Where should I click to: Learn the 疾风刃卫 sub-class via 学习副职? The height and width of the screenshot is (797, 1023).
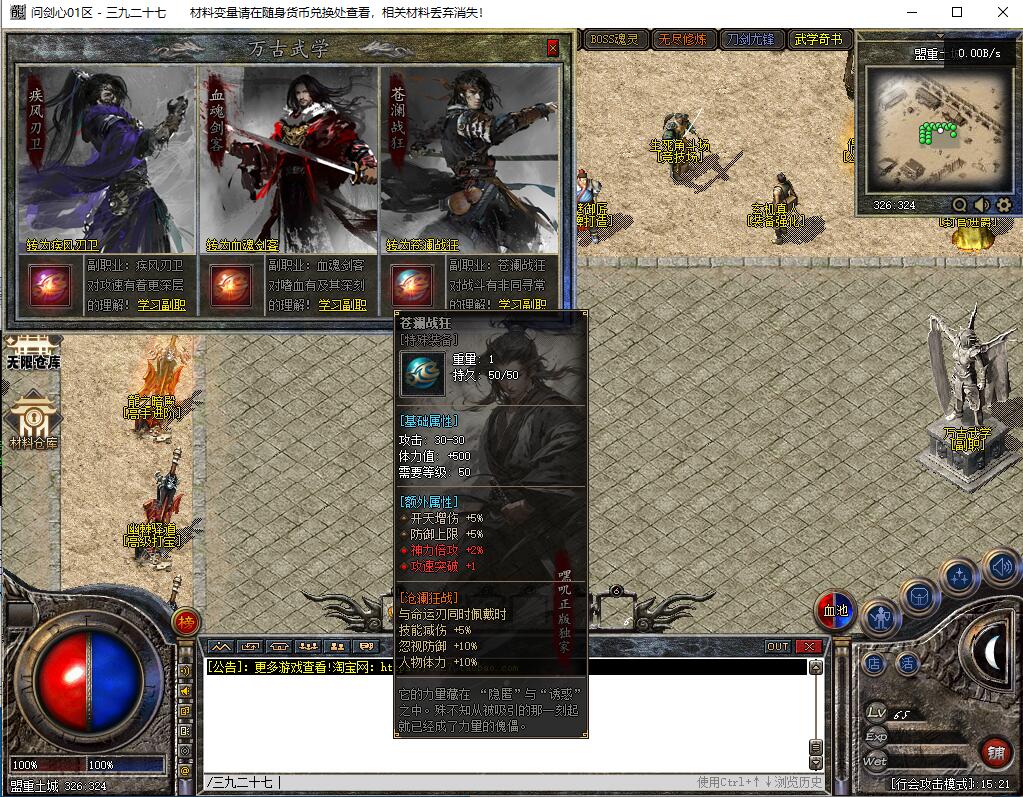[x=160, y=305]
